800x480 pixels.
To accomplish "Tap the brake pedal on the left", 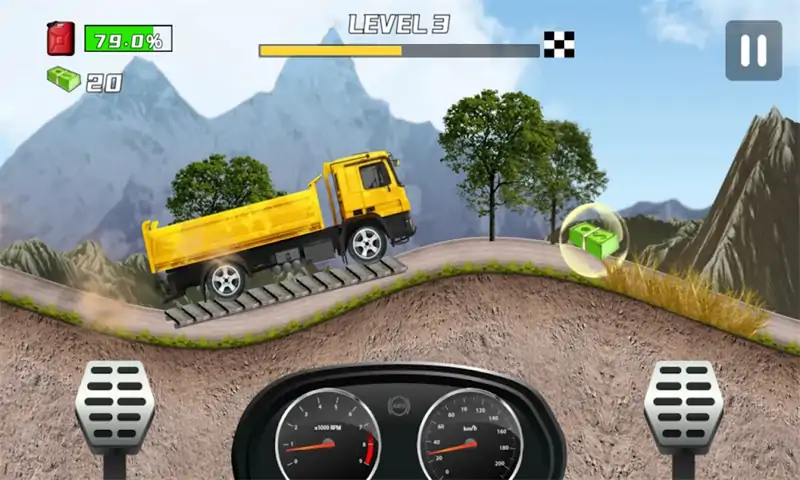I will 115,405.
